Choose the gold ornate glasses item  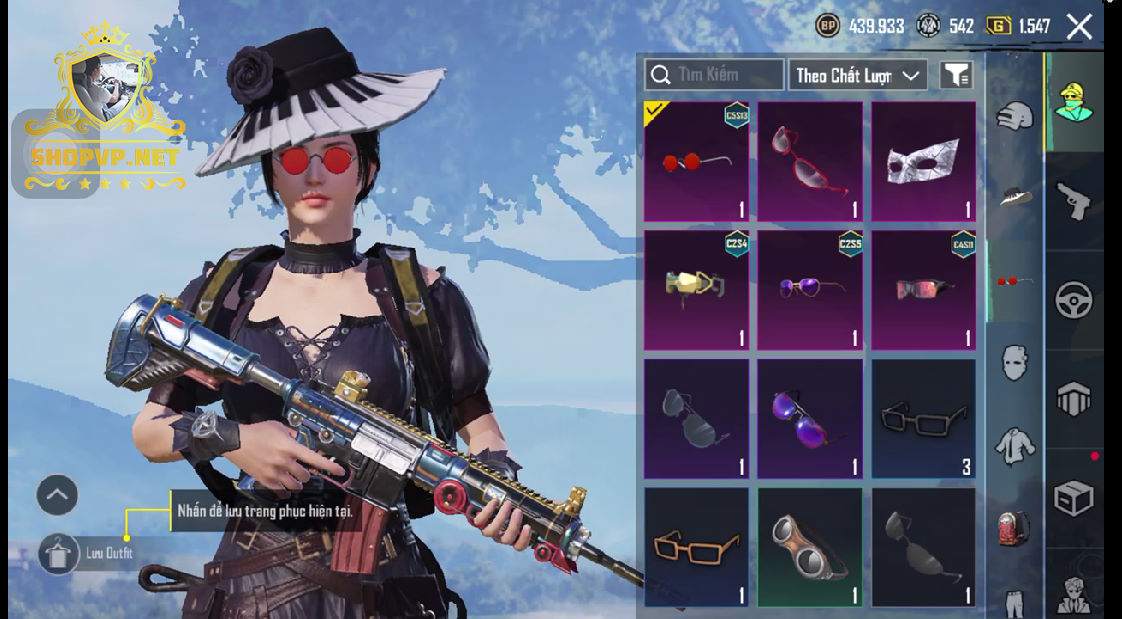point(696,290)
